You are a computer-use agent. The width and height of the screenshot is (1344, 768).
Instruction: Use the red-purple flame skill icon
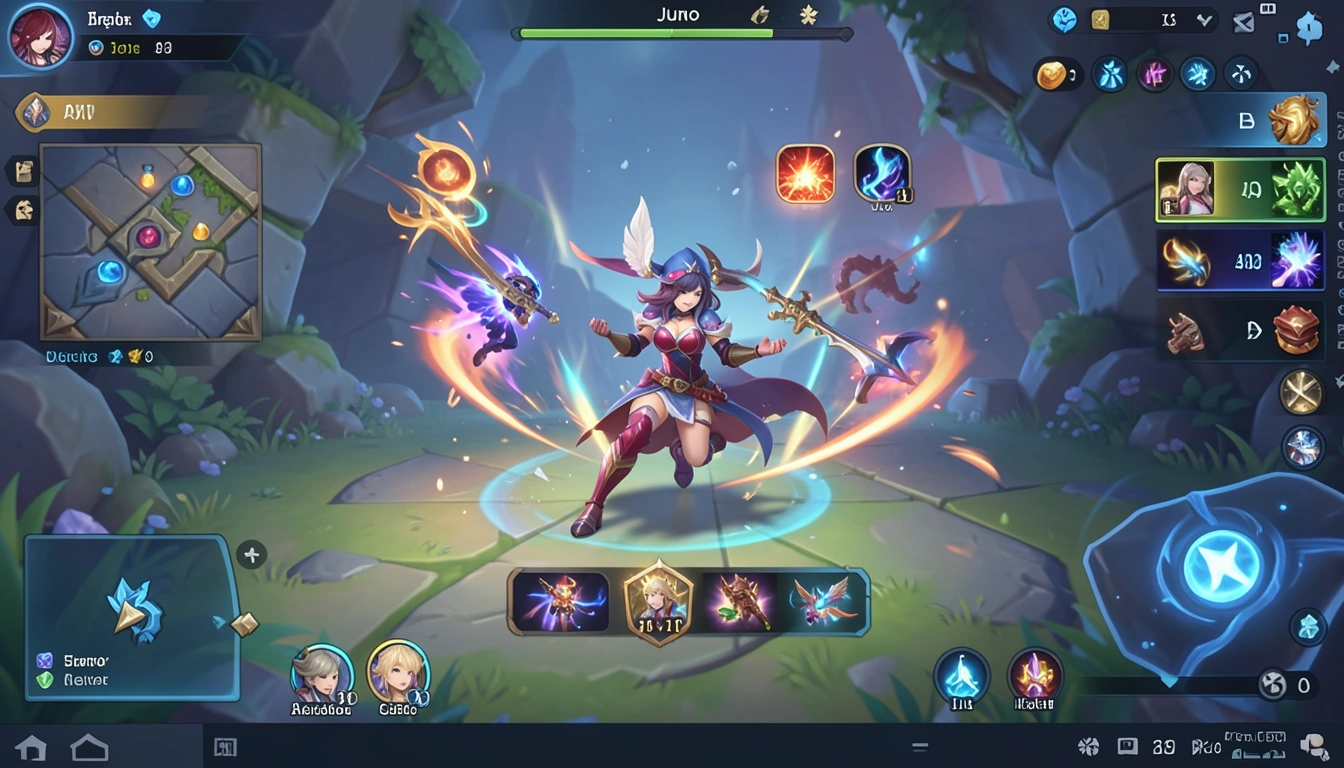click(x=1035, y=675)
